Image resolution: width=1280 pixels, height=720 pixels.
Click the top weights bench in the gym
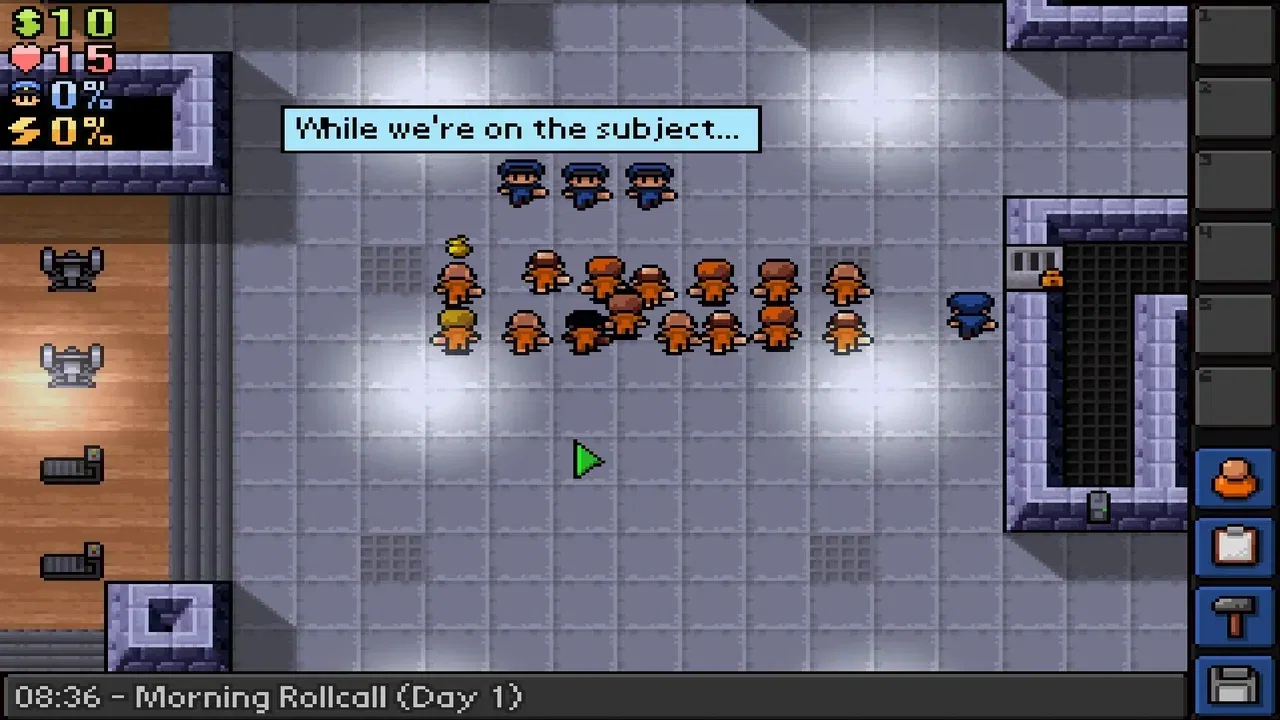point(70,268)
